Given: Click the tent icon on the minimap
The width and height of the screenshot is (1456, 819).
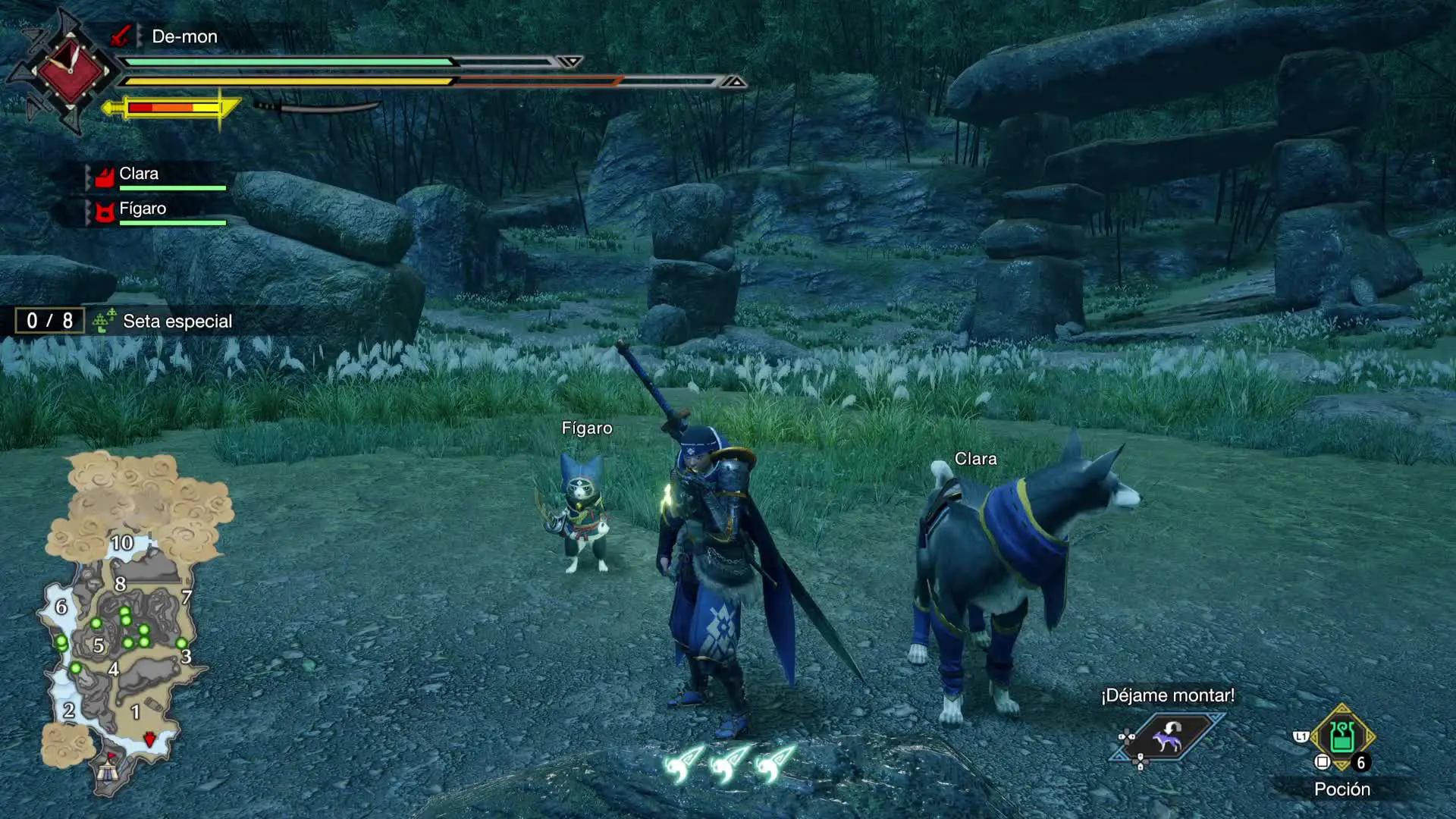Looking at the screenshot, I should click(x=107, y=771).
